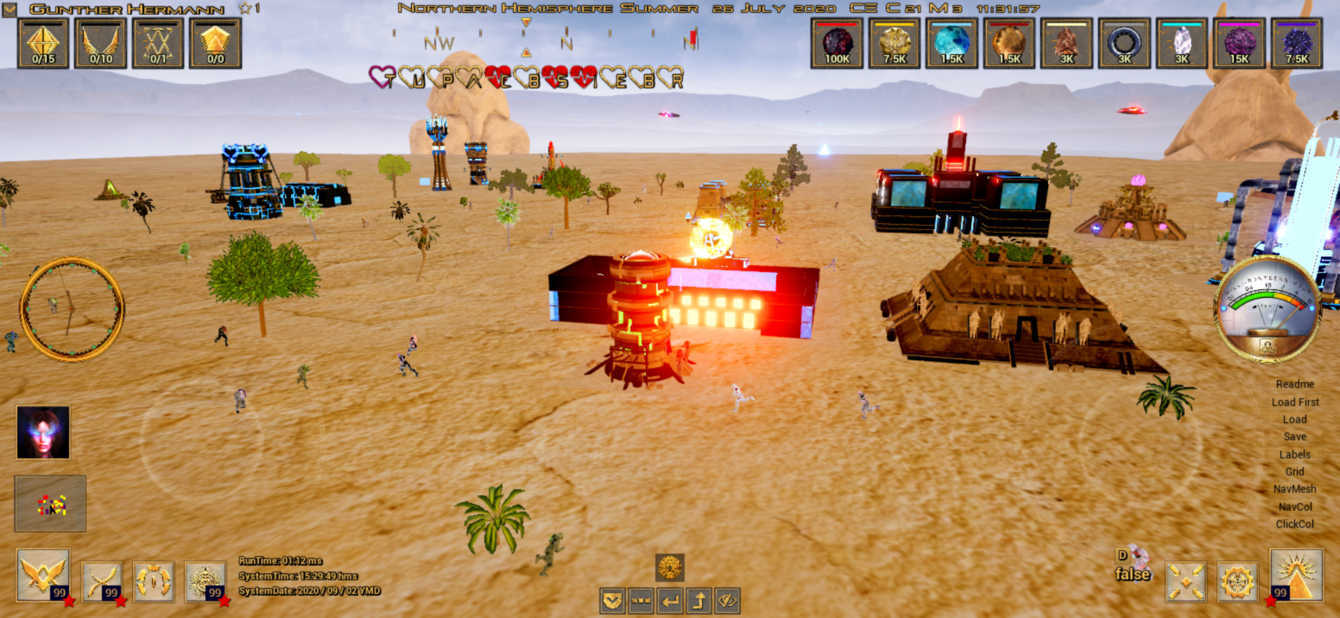Choose Load First from the side menu
The width and height of the screenshot is (1340, 618).
pyautogui.click(x=1294, y=402)
